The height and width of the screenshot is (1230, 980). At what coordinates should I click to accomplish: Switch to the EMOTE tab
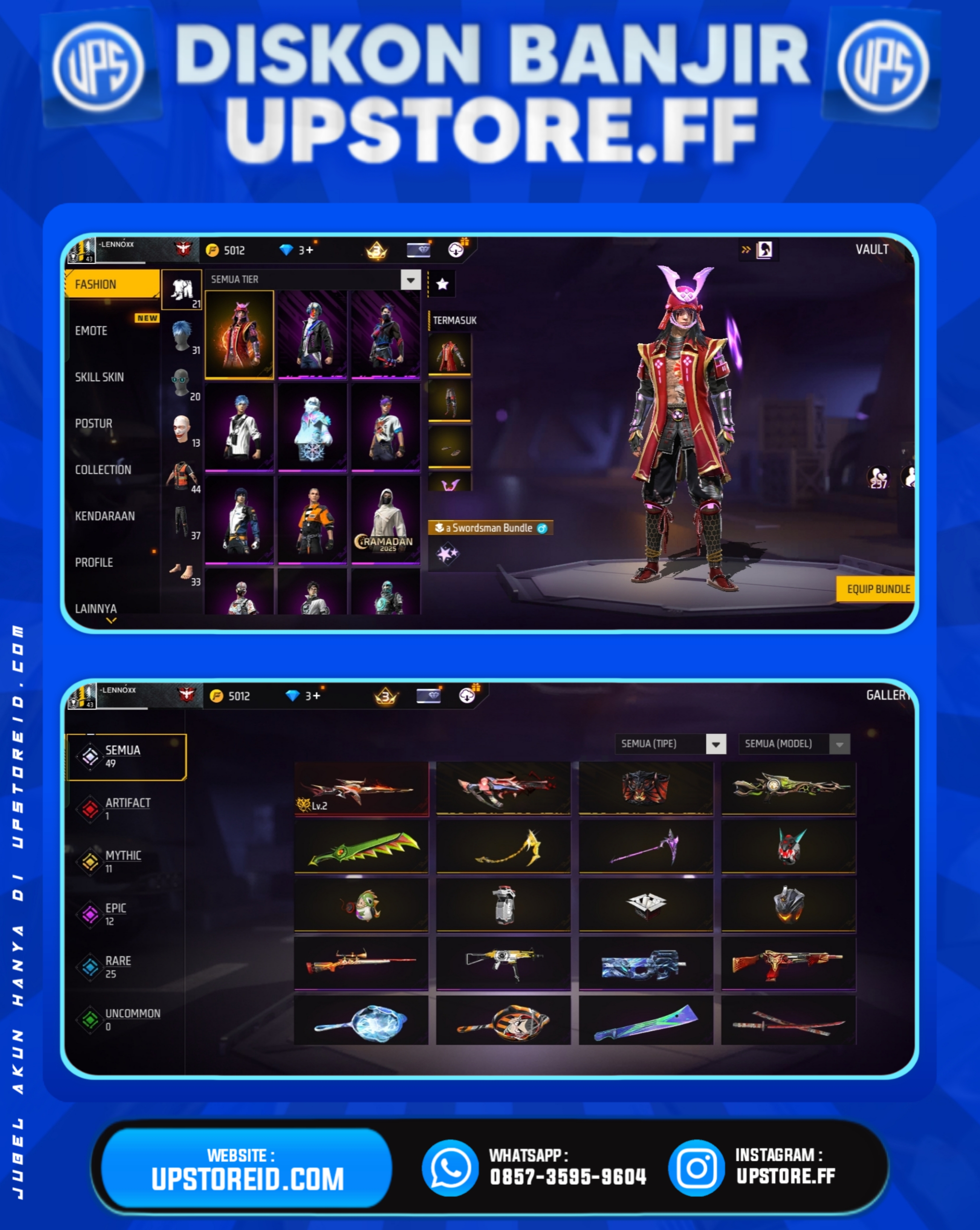91,331
